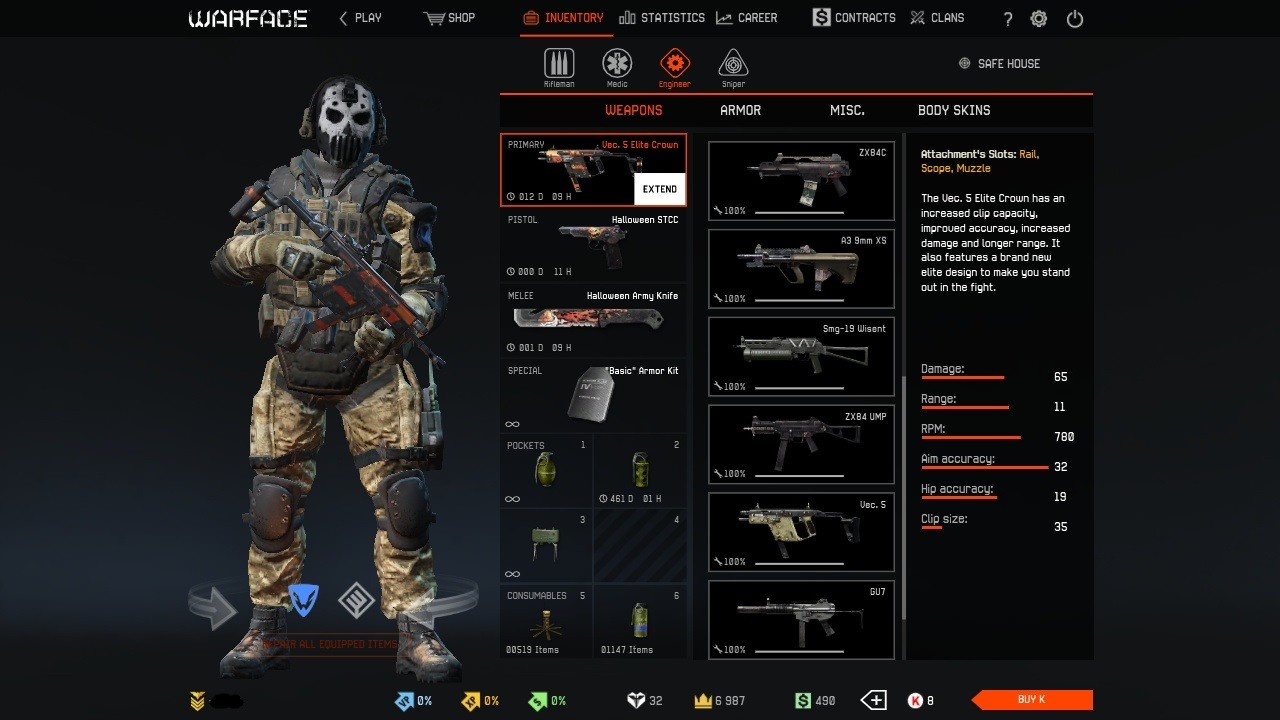Screen dimensions: 1280x720
Task: Click the Buy K button
Action: (x=1032, y=700)
